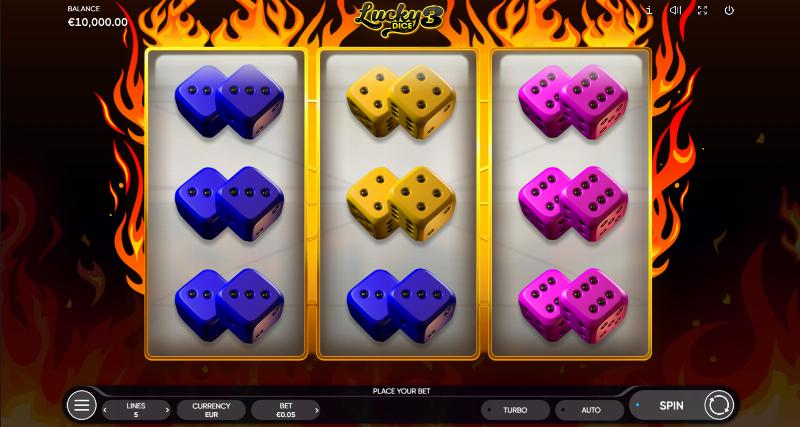Viewport: 800px width, 427px height.
Task: Lower the bet amount
Action: click(256, 410)
